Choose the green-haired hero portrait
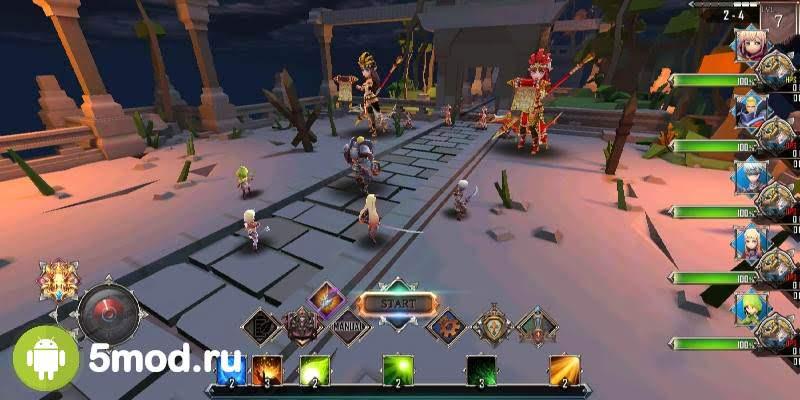The width and height of the screenshot is (800, 400). [750, 307]
